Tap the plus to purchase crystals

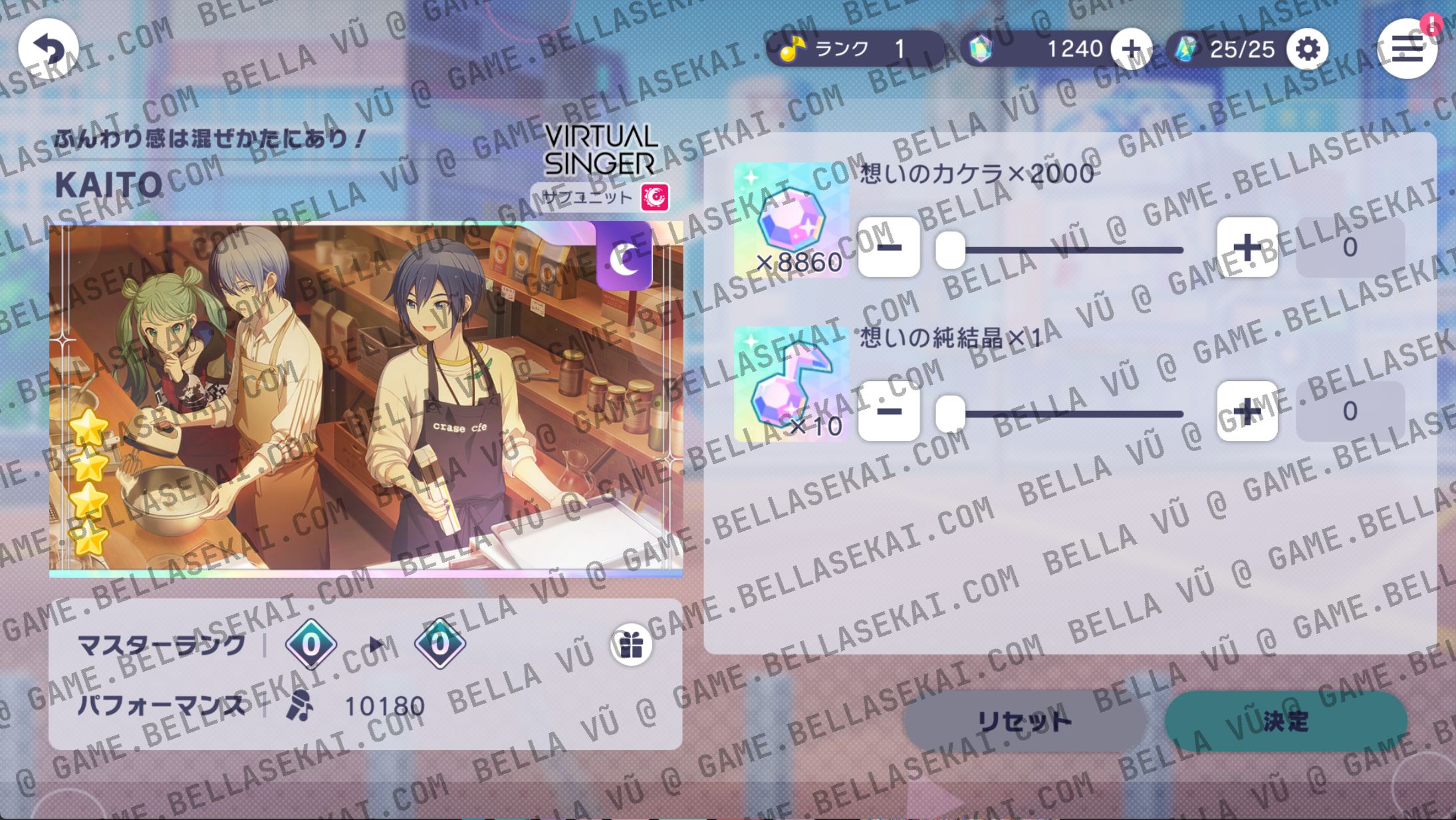[x=1132, y=48]
